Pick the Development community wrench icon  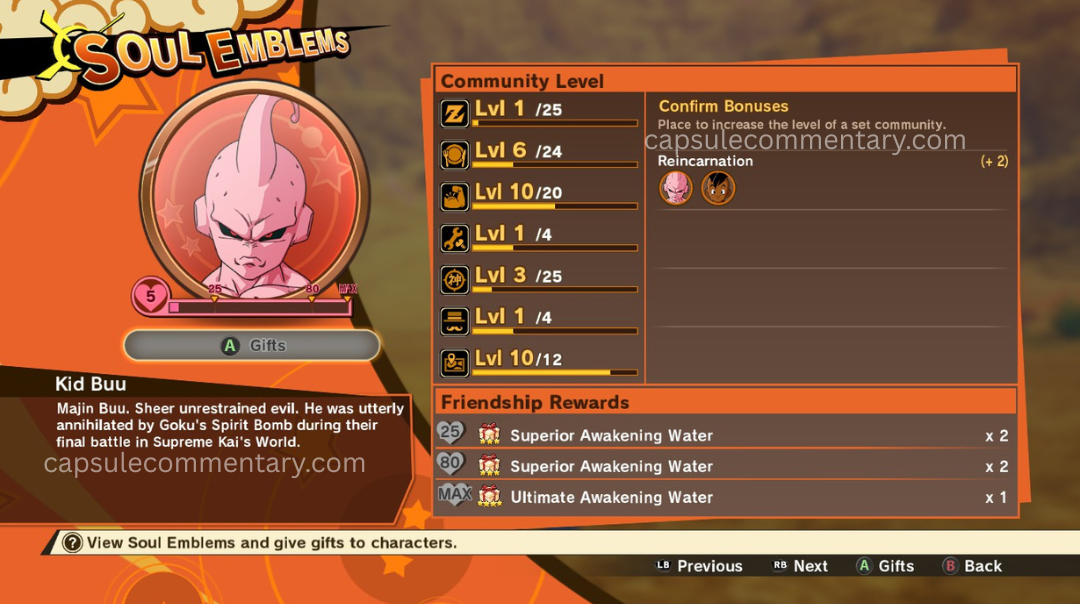click(x=455, y=238)
